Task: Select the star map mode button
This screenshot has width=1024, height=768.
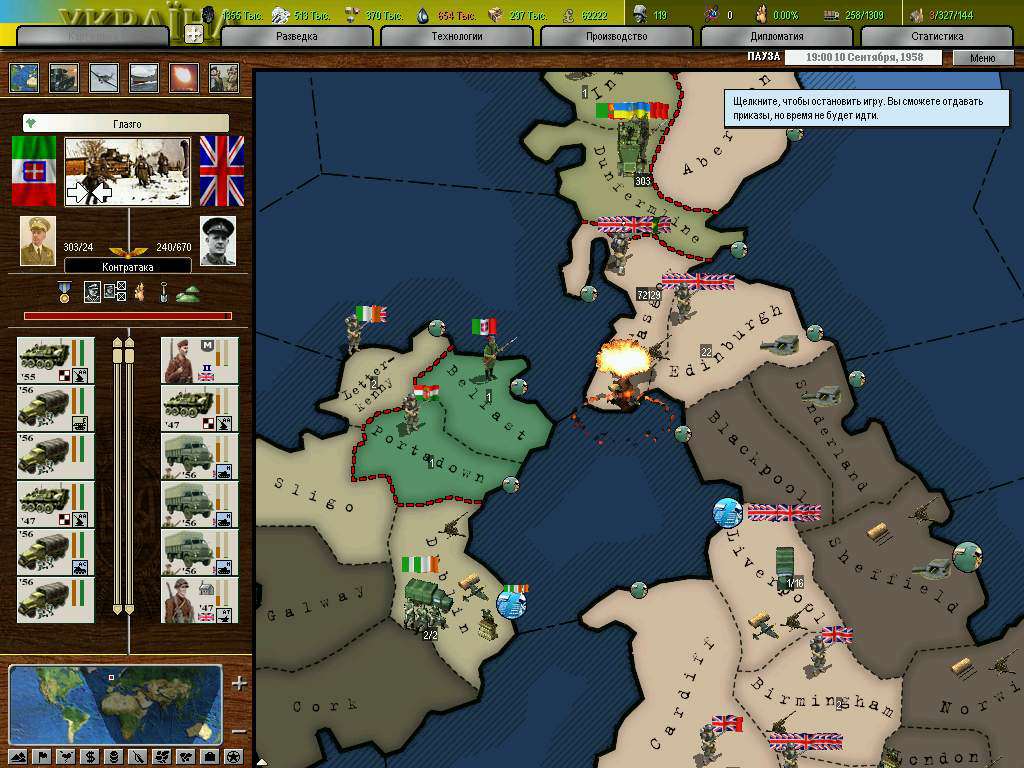Action: point(233,756)
